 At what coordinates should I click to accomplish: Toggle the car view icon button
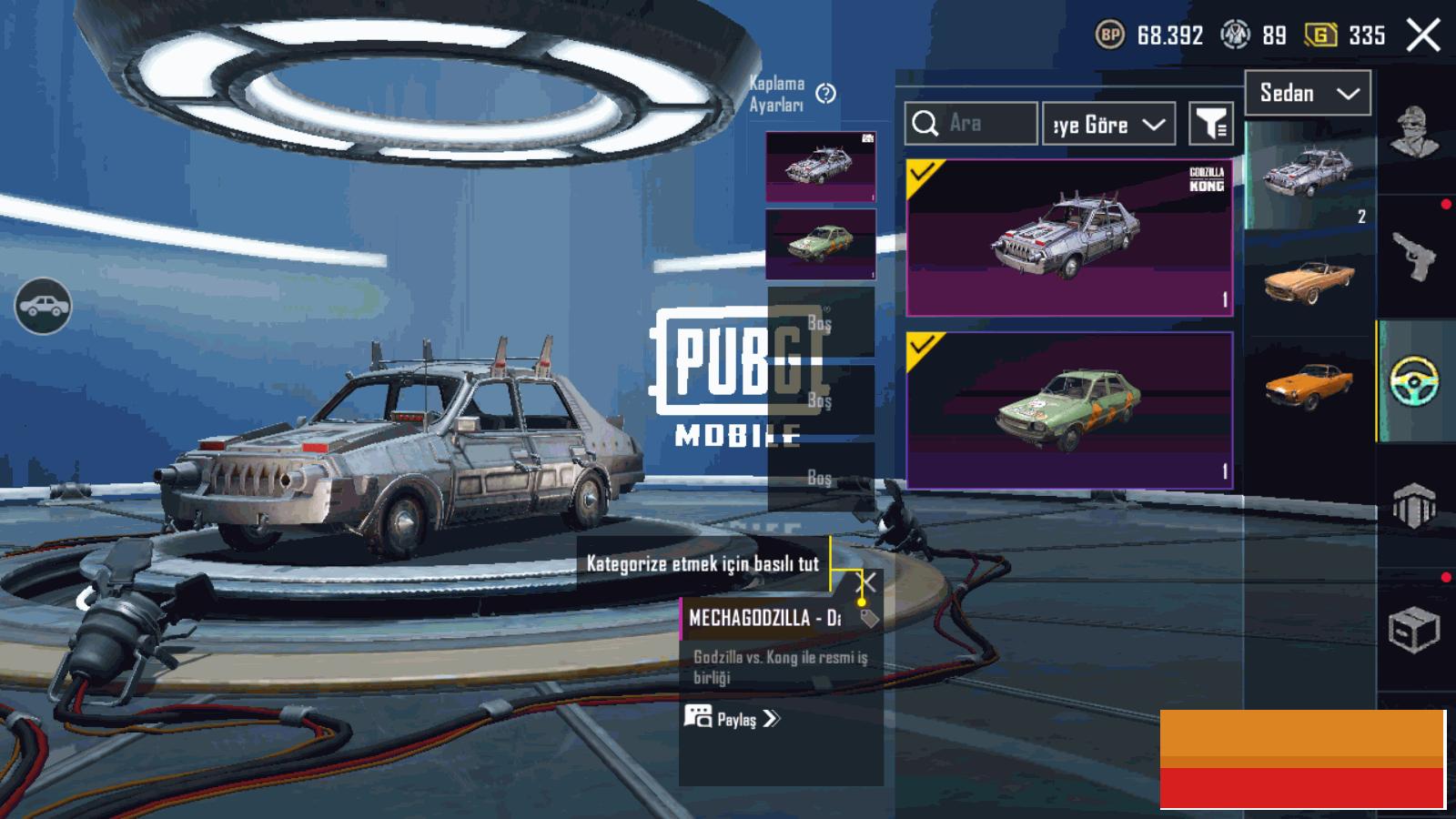pyautogui.click(x=43, y=307)
